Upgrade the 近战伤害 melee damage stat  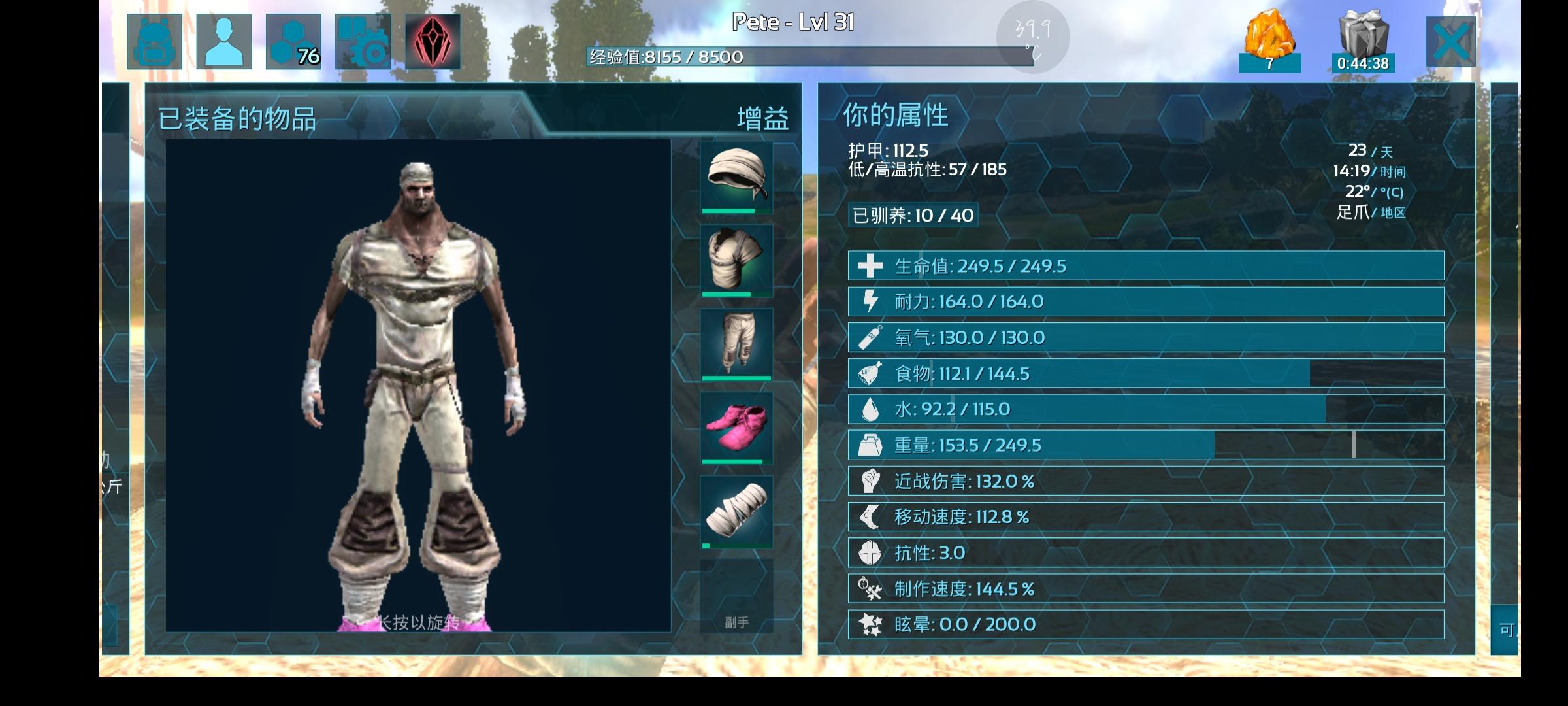pyautogui.click(x=1145, y=481)
